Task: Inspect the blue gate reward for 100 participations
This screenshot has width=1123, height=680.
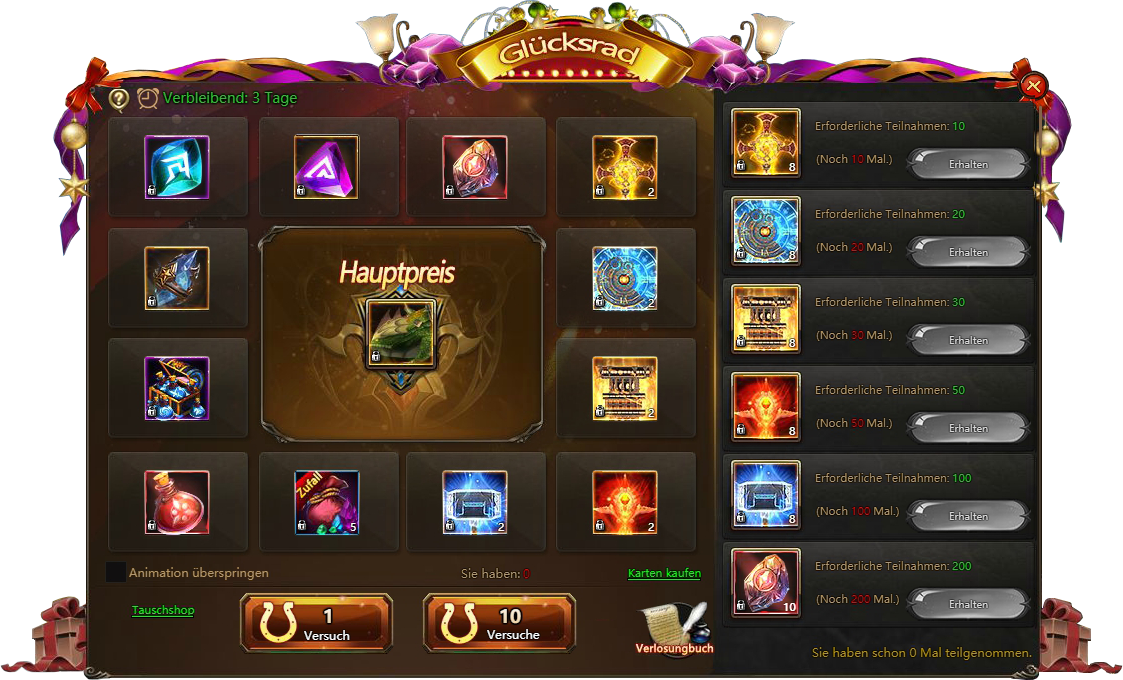Action: [x=766, y=493]
